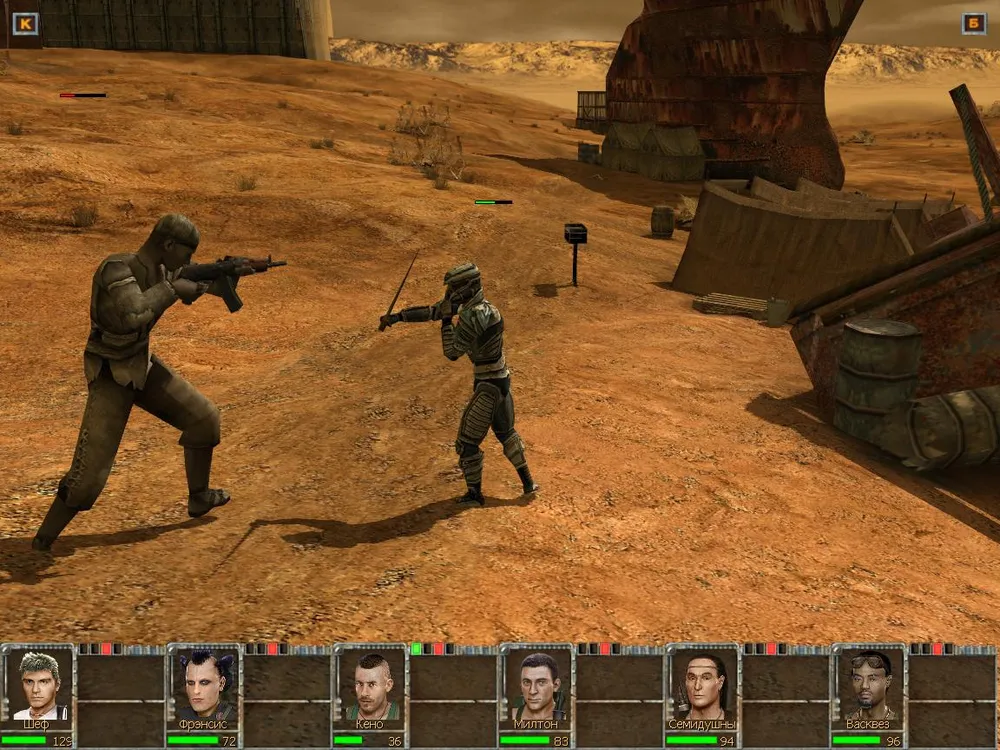Switch to the Милтон character portrait
The height and width of the screenshot is (750, 1000).
pyautogui.click(x=538, y=685)
